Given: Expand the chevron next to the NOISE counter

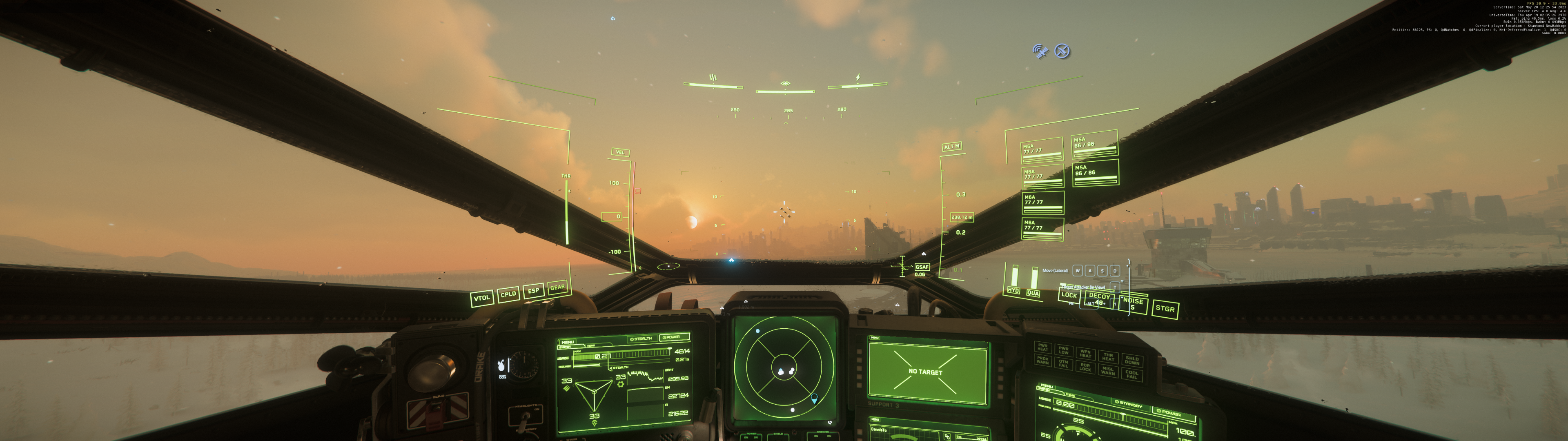Looking at the screenshot, I should [1123, 298].
